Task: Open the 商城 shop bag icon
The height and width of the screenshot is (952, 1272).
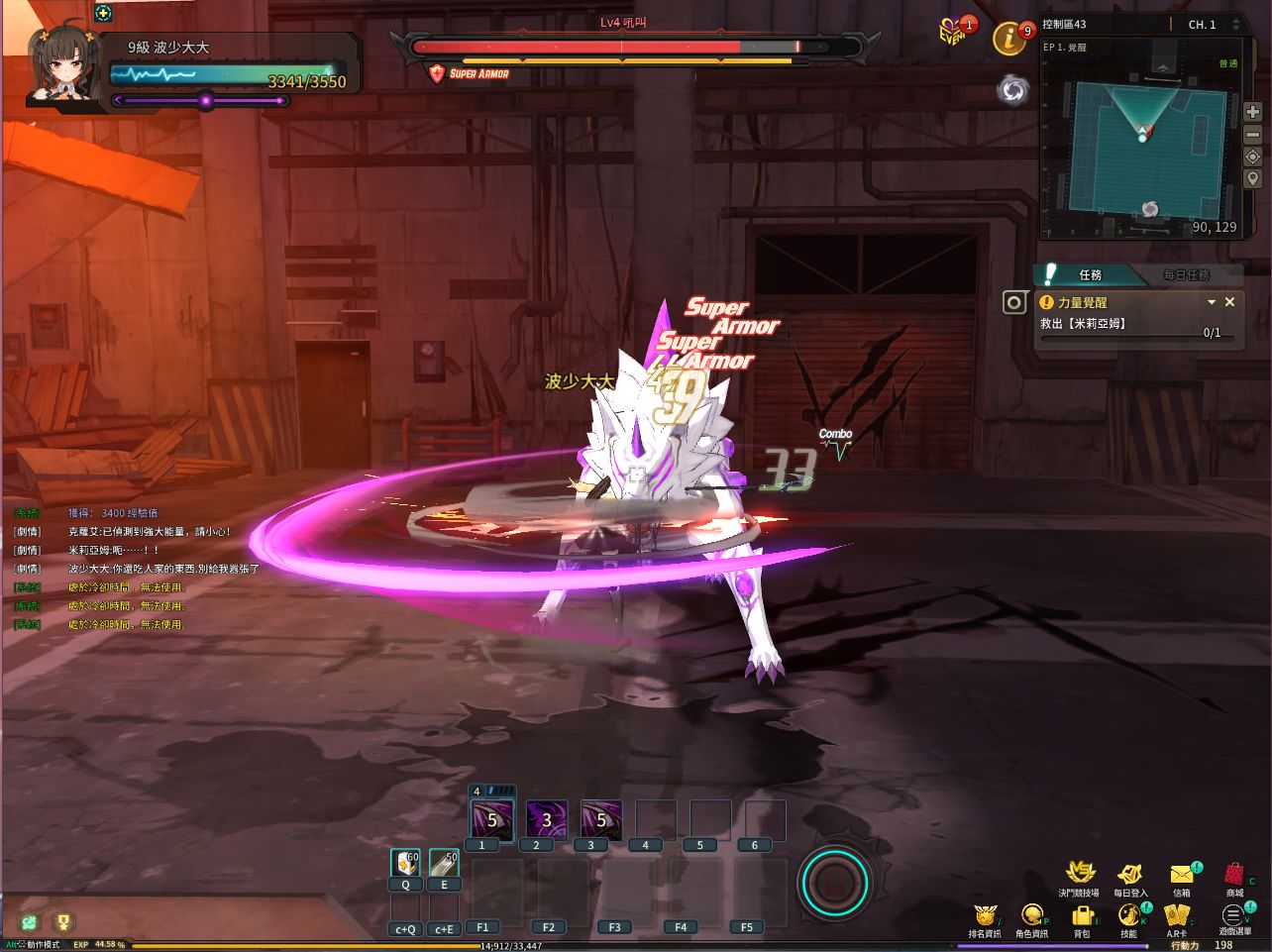Action: coord(1233,875)
